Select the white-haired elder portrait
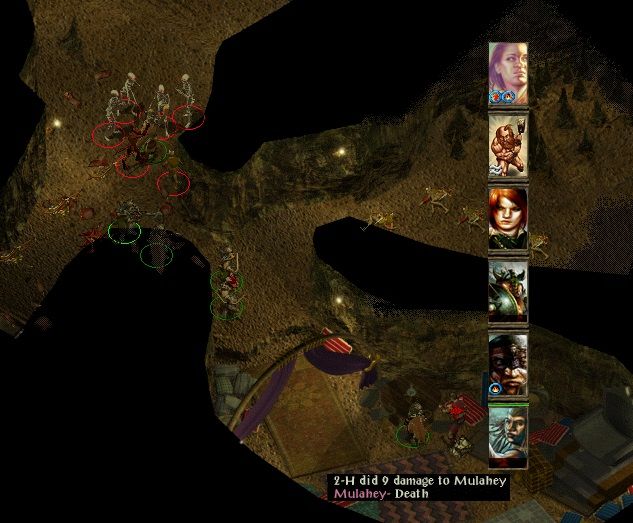Viewport: 633px width, 523px height. point(507,435)
